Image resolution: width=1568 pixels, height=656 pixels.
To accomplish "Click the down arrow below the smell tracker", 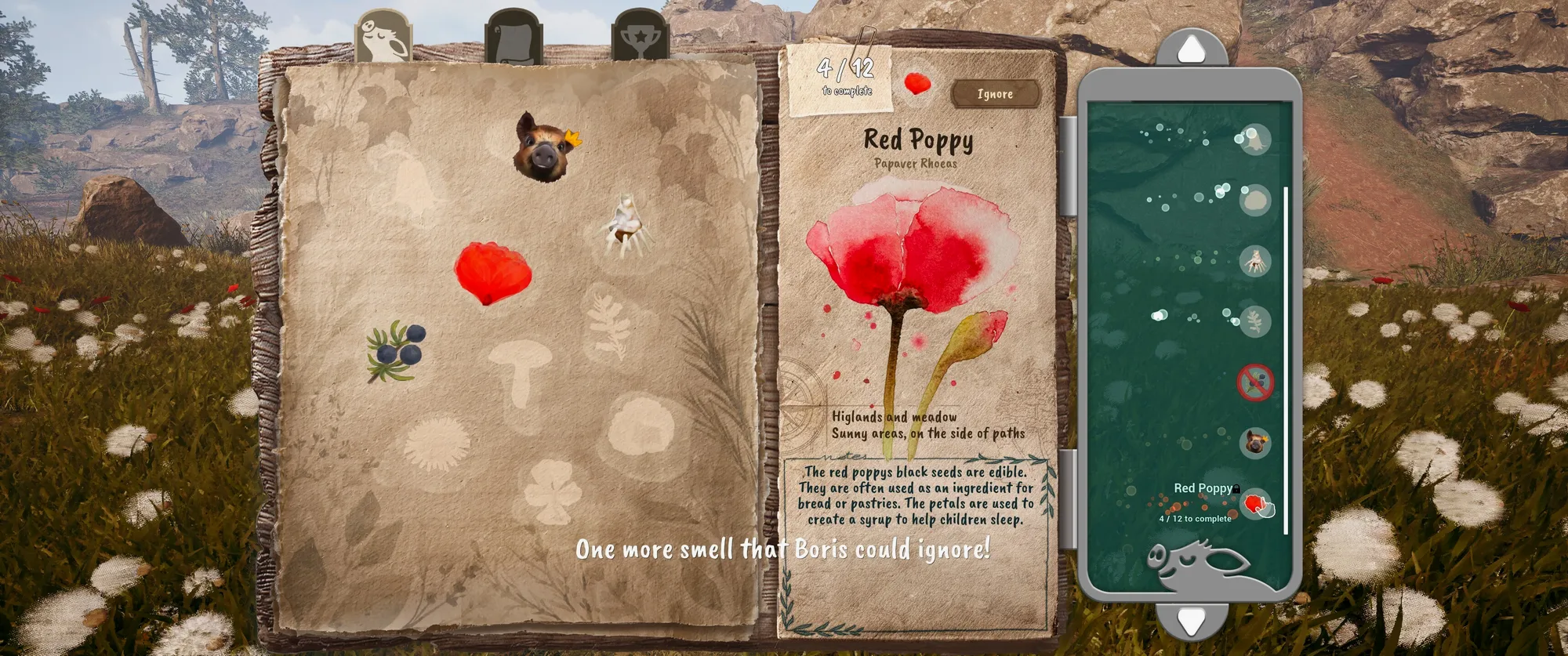I will 1191,622.
